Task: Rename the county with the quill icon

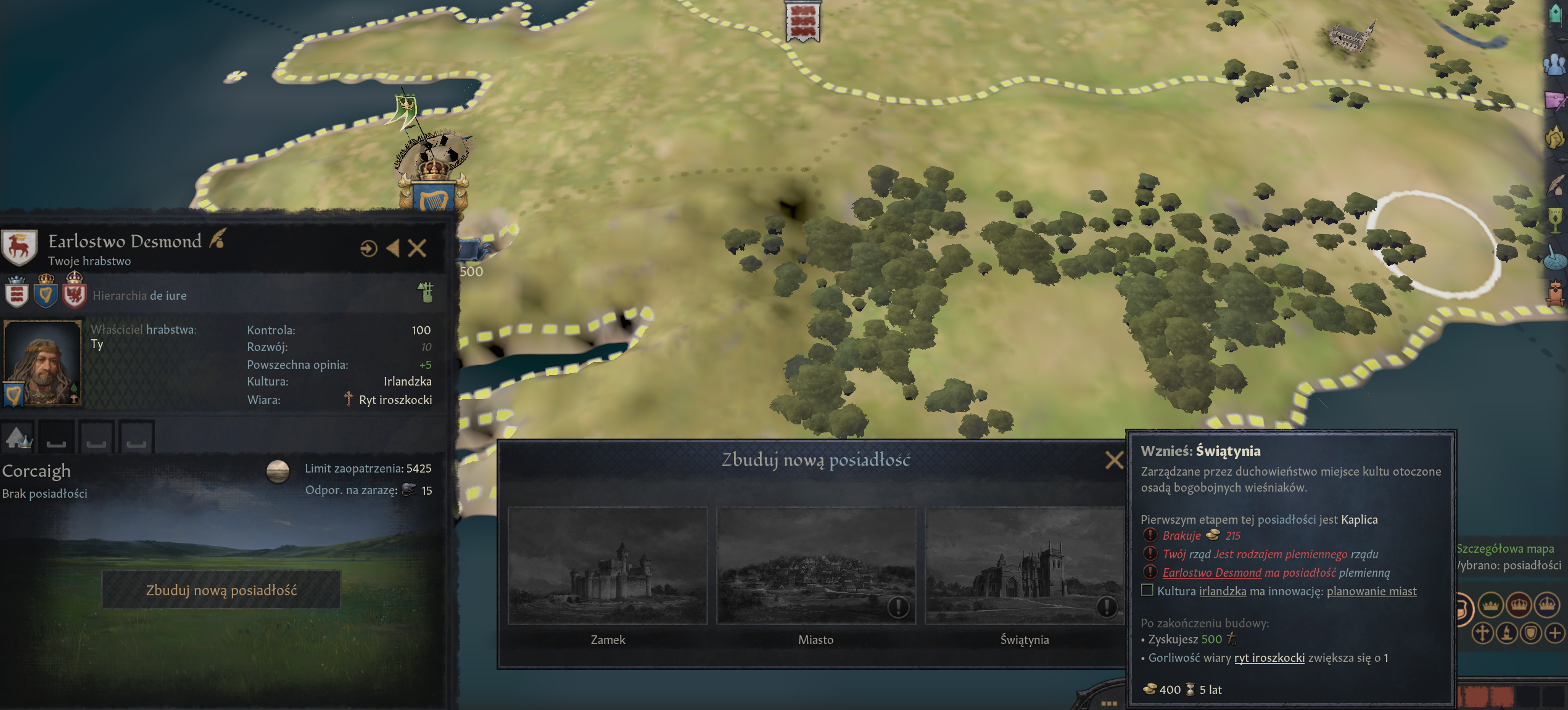Action: click(217, 239)
